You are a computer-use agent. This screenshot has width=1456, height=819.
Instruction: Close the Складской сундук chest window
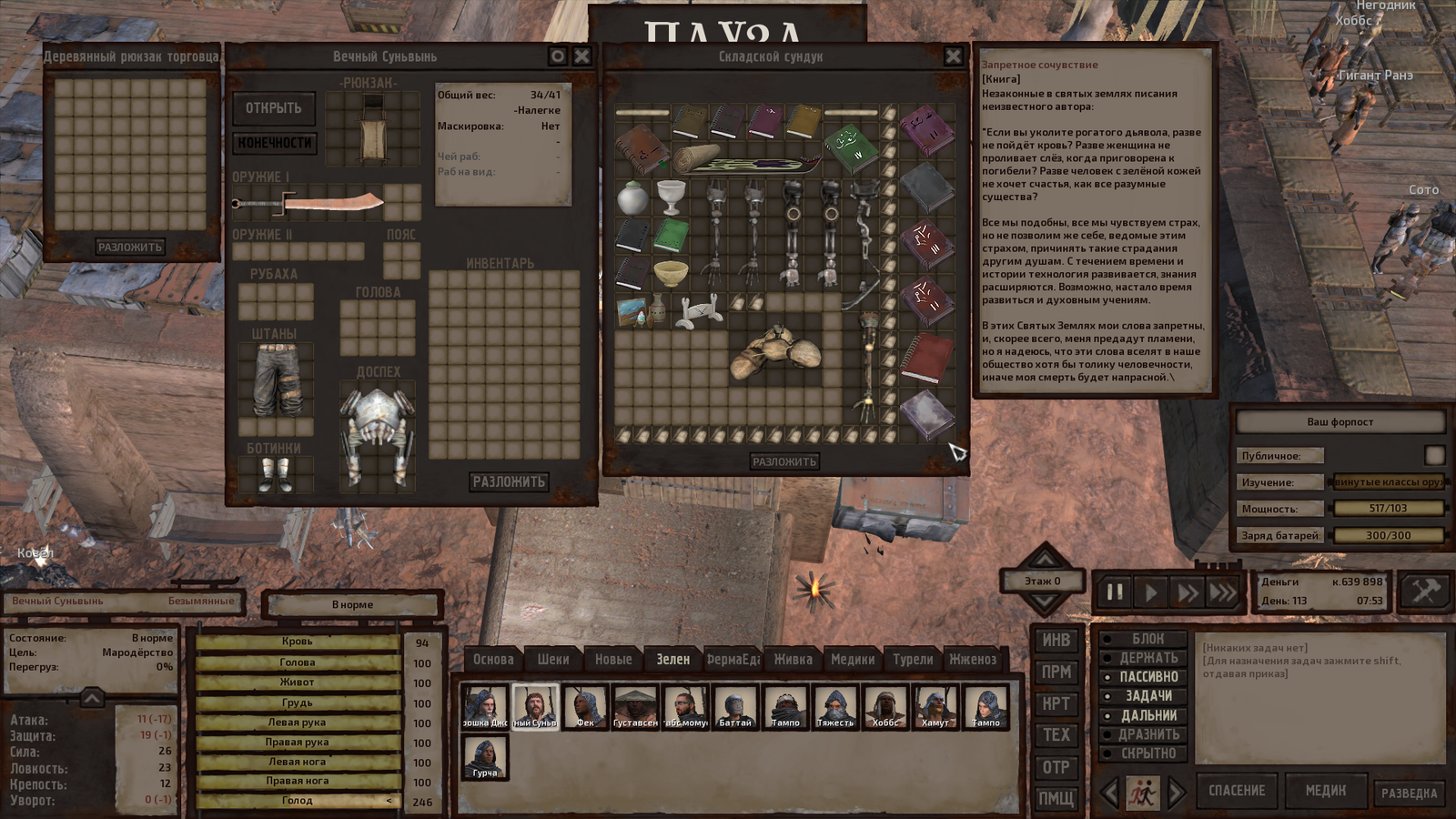tap(953, 56)
